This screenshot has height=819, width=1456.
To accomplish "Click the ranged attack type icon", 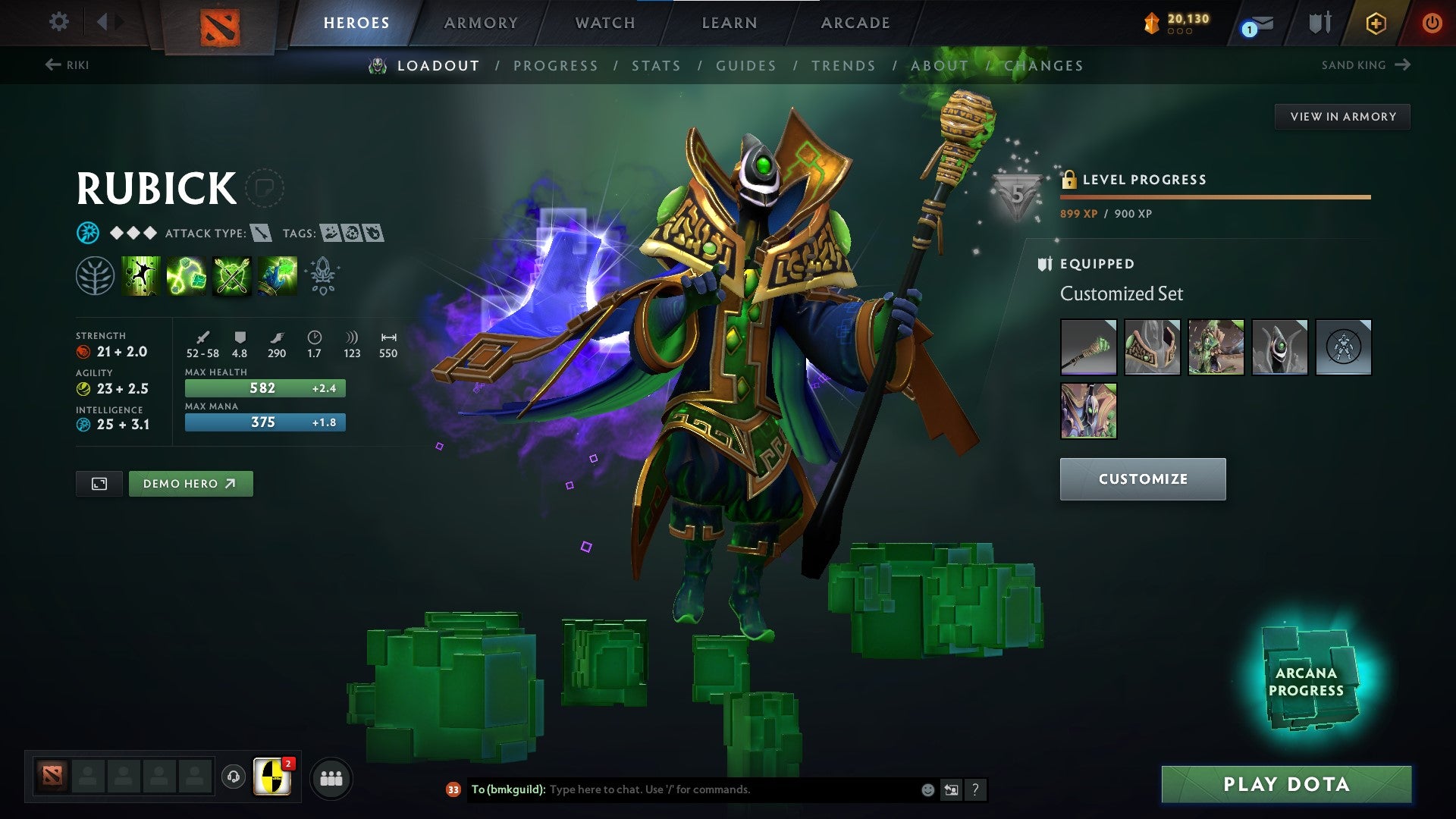I will click(260, 233).
